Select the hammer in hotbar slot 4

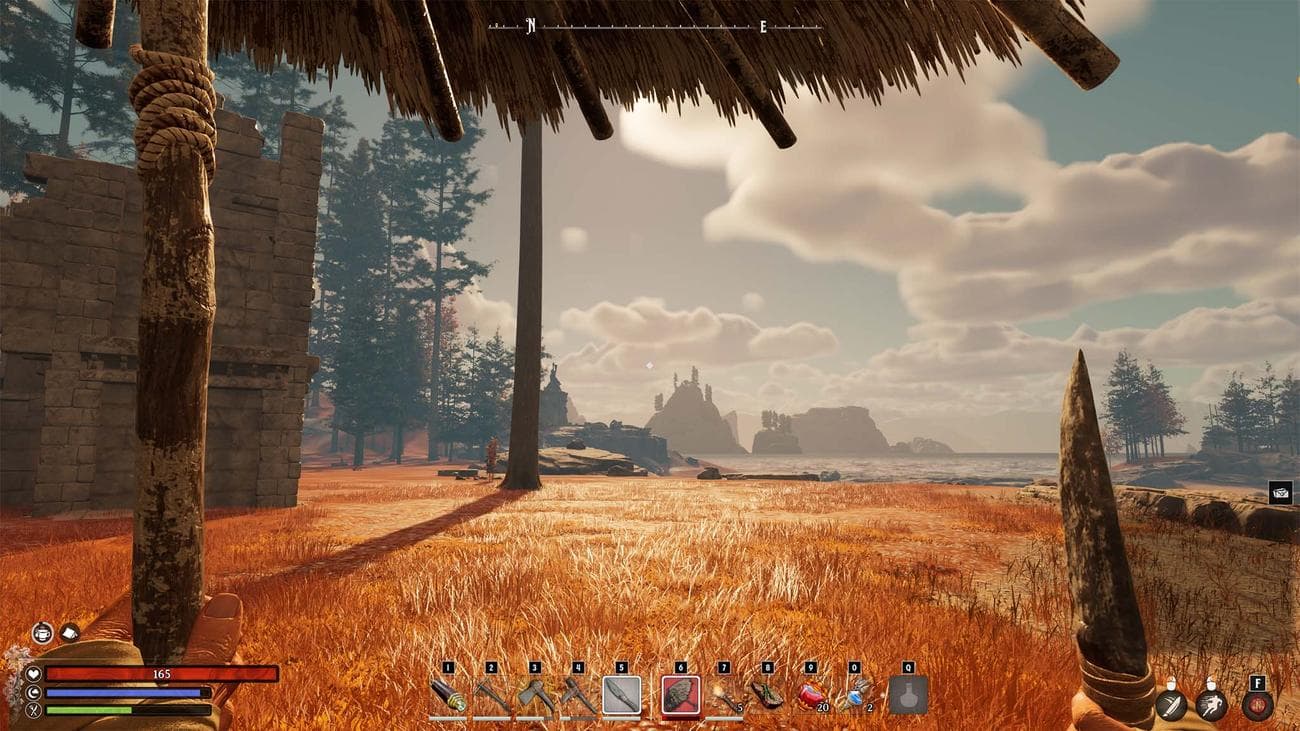pos(578,695)
